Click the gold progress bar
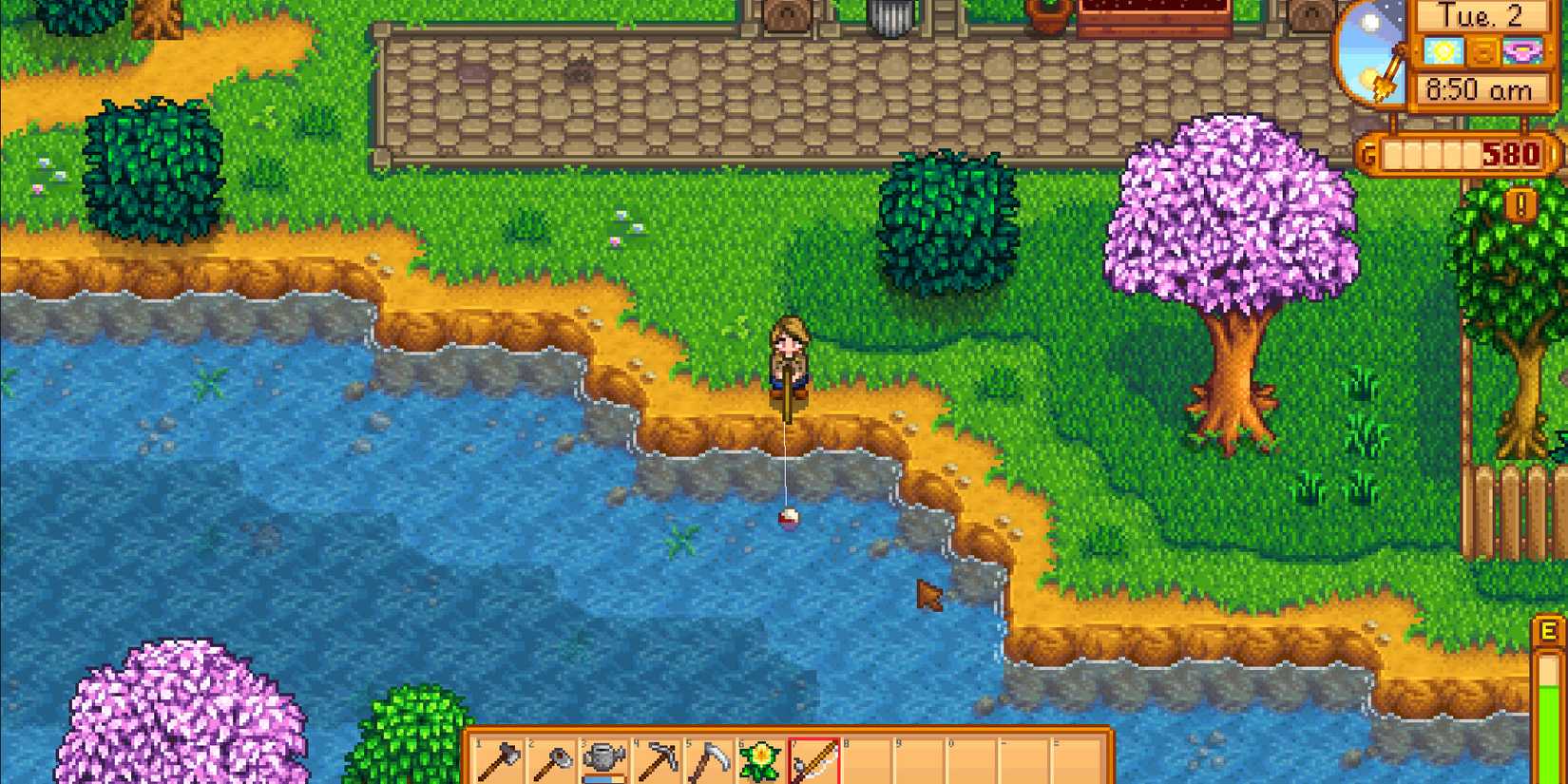This screenshot has height=784, width=1568. coord(1431,154)
